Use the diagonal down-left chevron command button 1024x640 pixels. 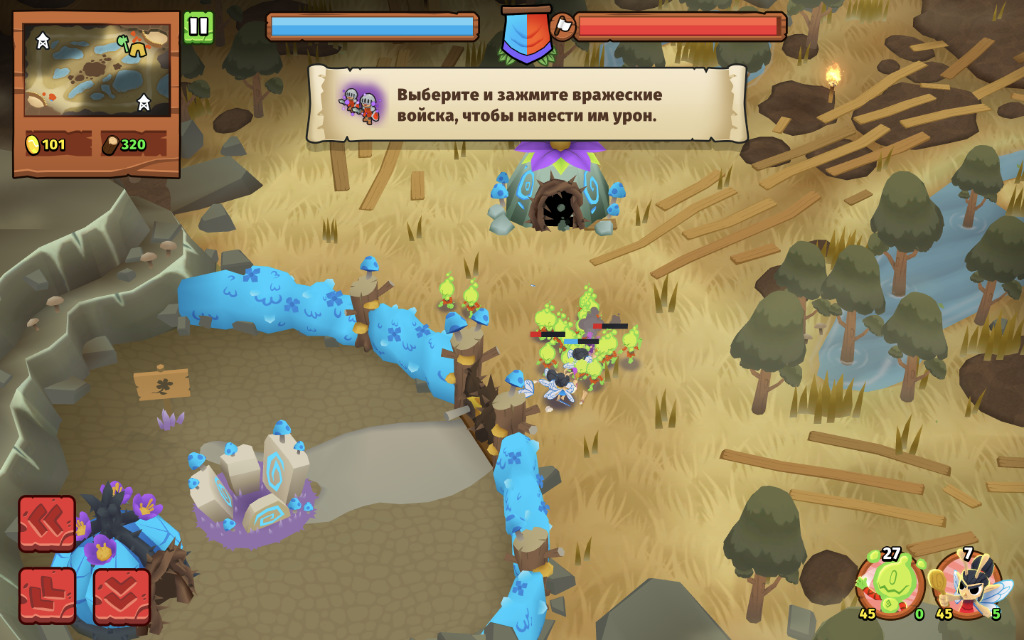47,596
